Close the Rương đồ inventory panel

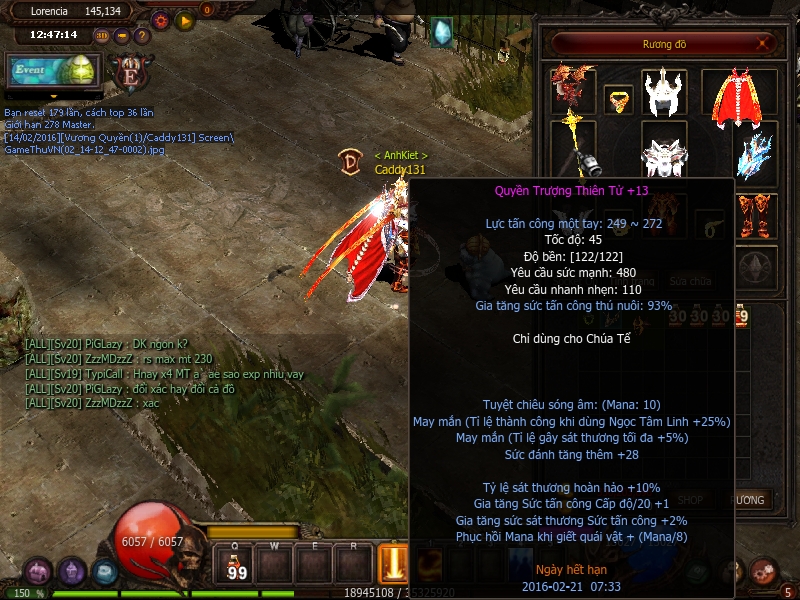pyautogui.click(x=765, y=44)
